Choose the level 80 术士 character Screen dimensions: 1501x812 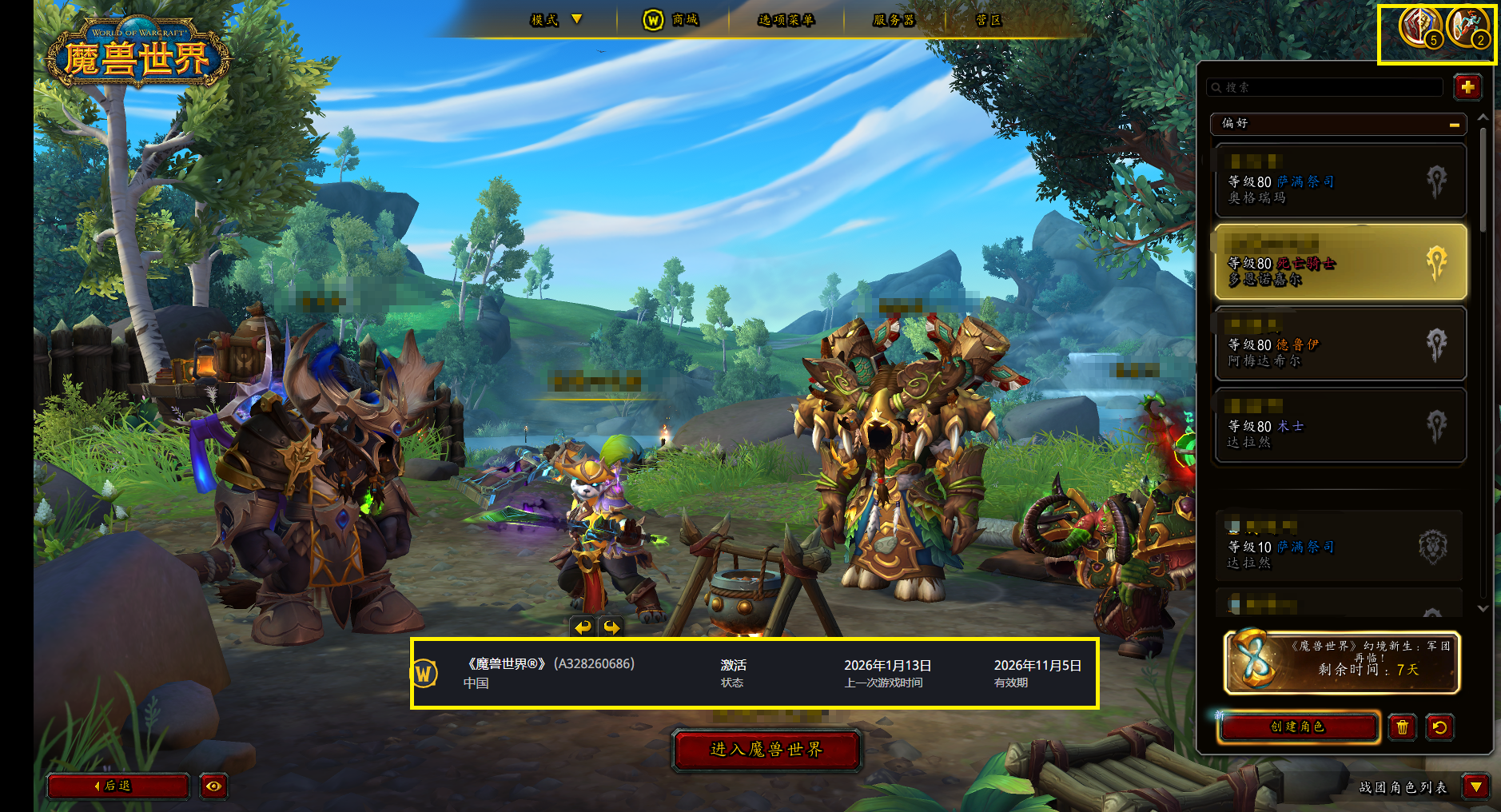[x=1340, y=426]
